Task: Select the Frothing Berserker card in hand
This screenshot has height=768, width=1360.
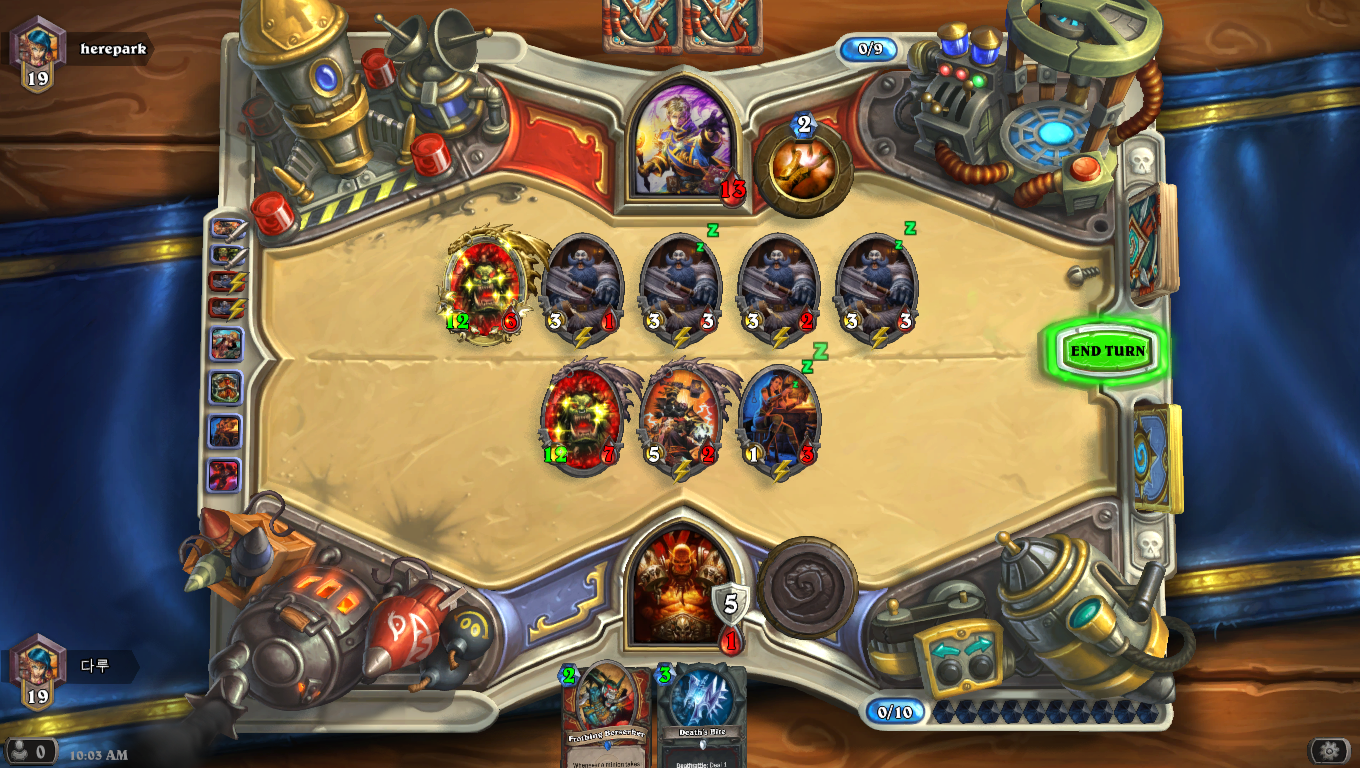Action: [605, 715]
